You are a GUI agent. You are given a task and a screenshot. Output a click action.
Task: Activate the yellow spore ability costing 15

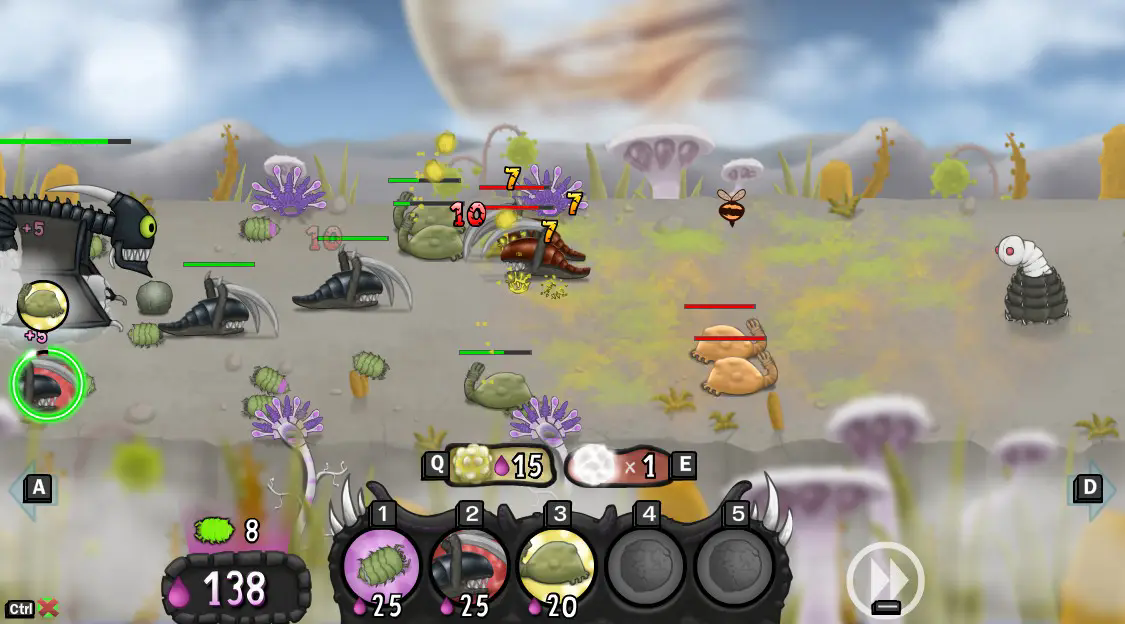click(498, 465)
